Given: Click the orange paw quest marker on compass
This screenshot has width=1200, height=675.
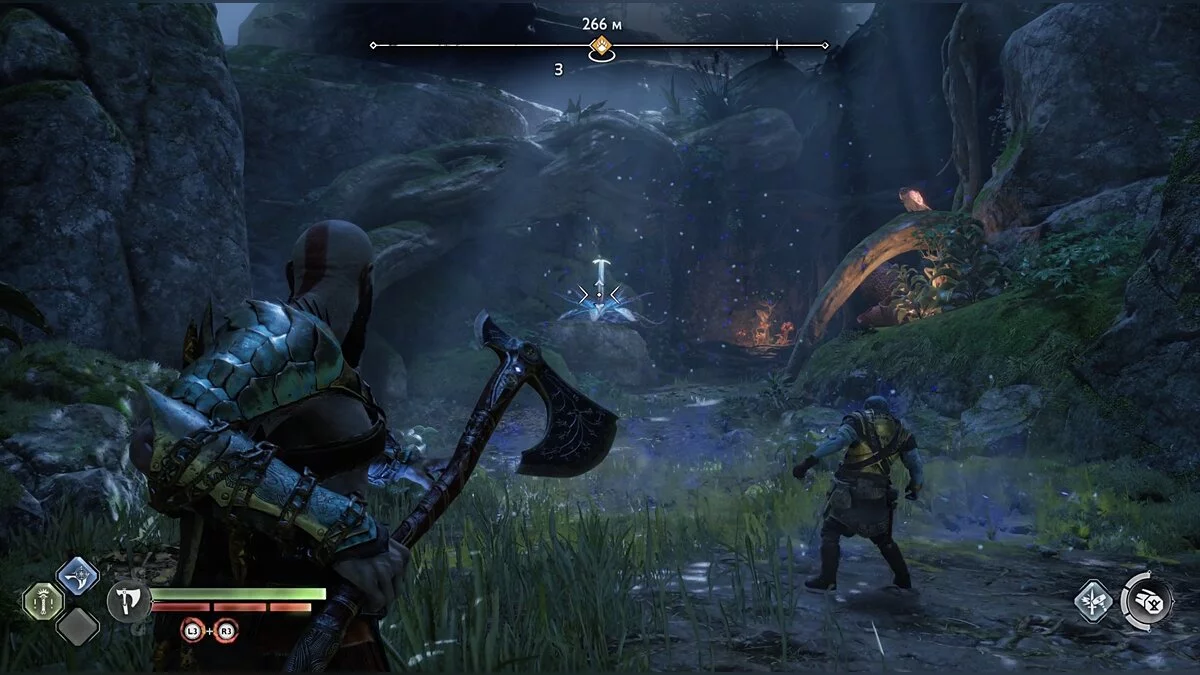Looking at the screenshot, I should (x=600, y=45).
